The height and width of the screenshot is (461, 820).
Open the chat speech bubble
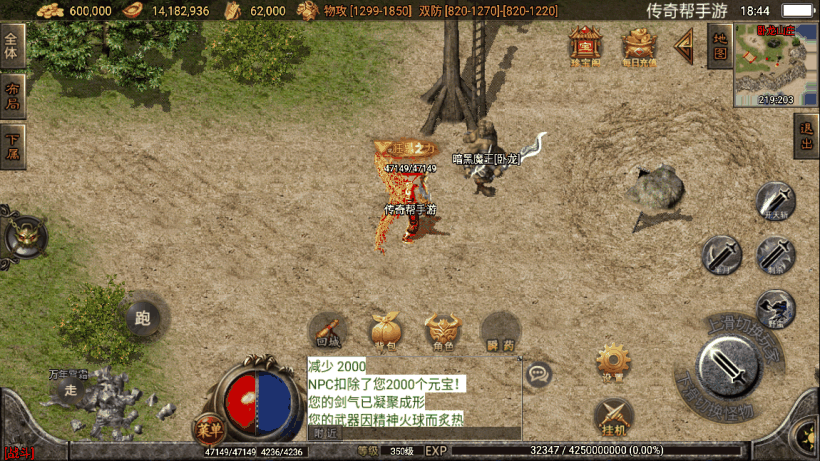[539, 375]
